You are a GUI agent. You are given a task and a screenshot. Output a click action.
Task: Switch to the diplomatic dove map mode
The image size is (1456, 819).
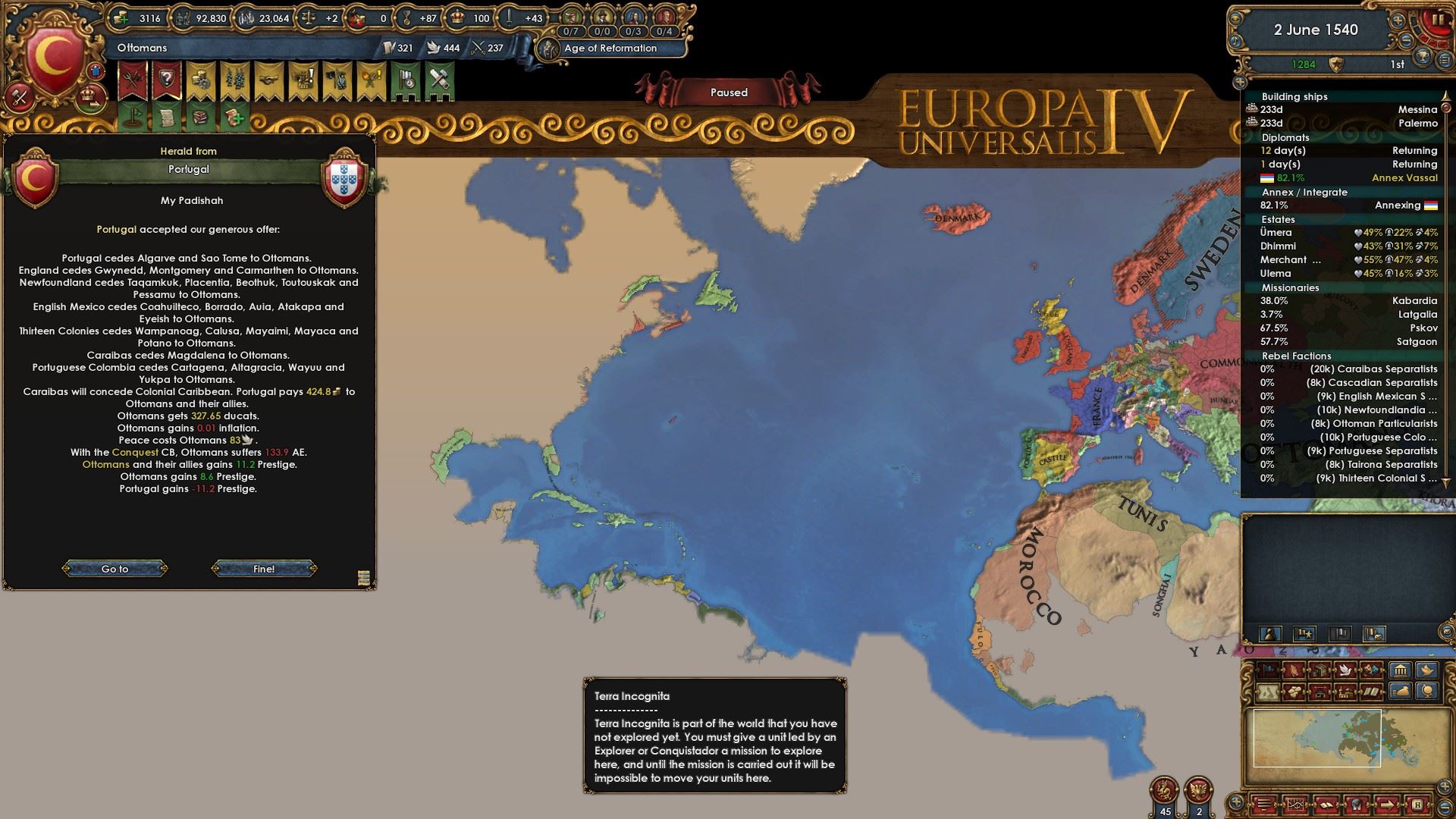1346,670
